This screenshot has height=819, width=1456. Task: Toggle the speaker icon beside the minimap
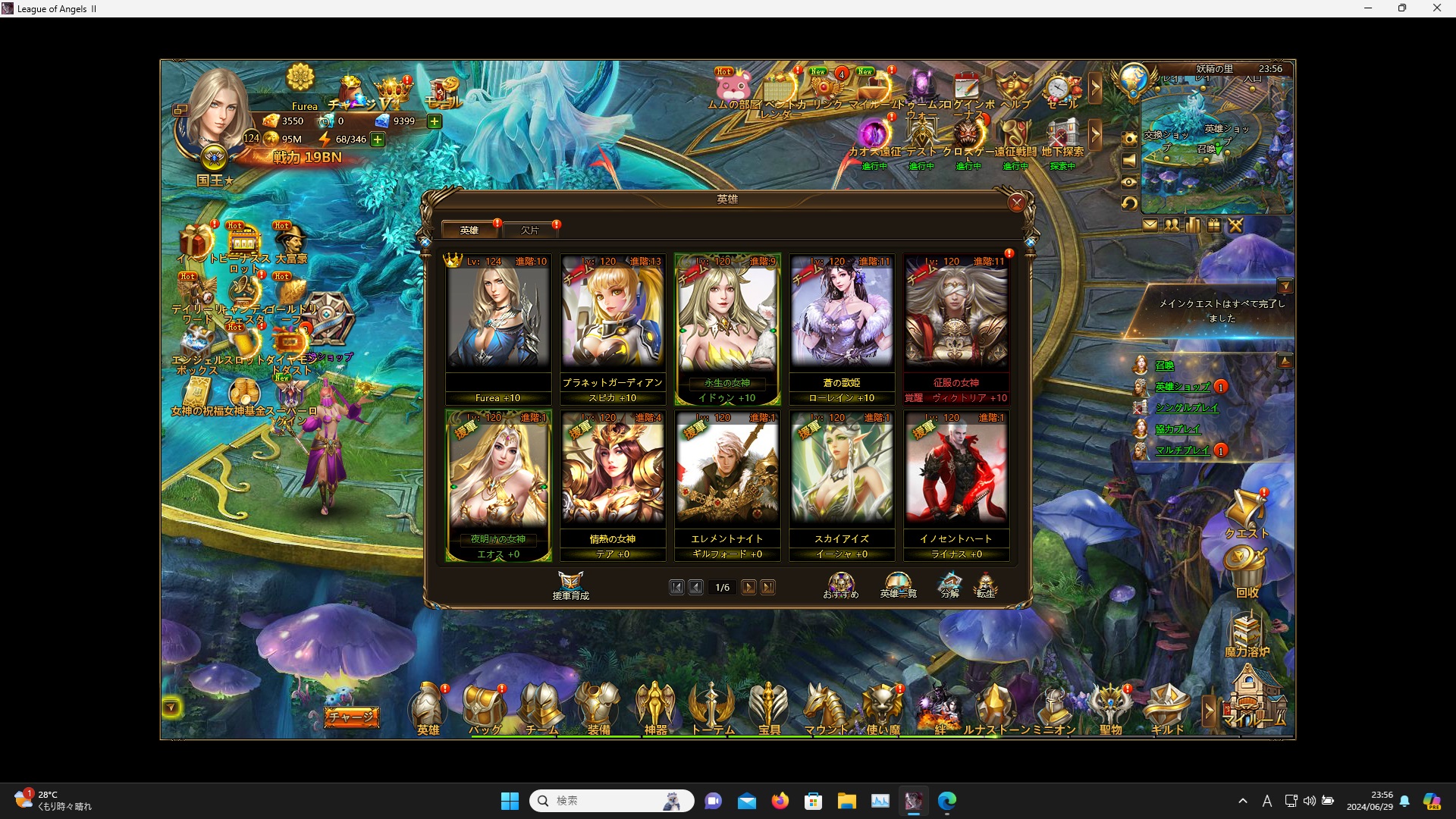(x=1130, y=161)
